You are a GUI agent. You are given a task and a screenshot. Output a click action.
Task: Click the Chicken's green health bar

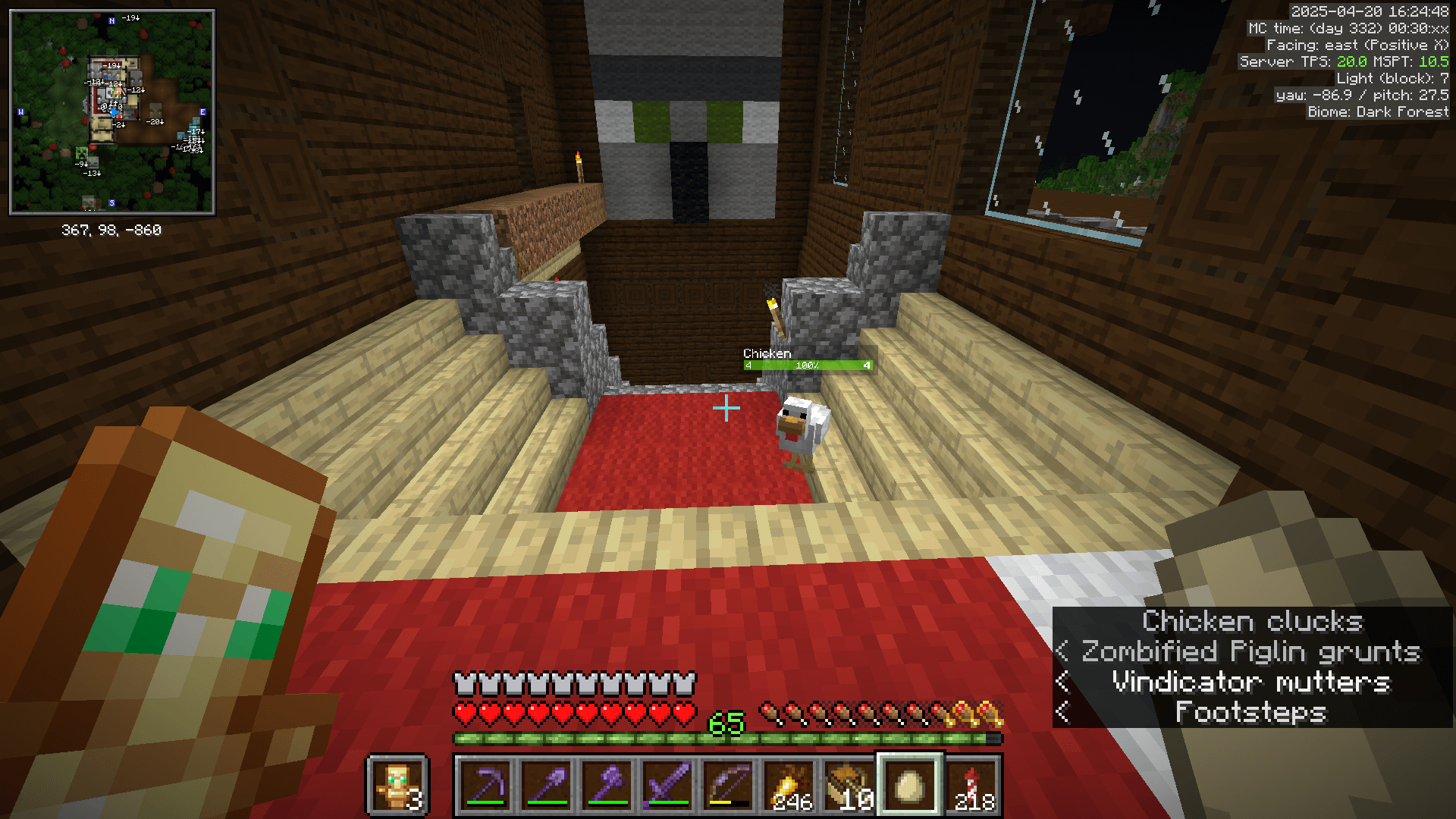[808, 365]
